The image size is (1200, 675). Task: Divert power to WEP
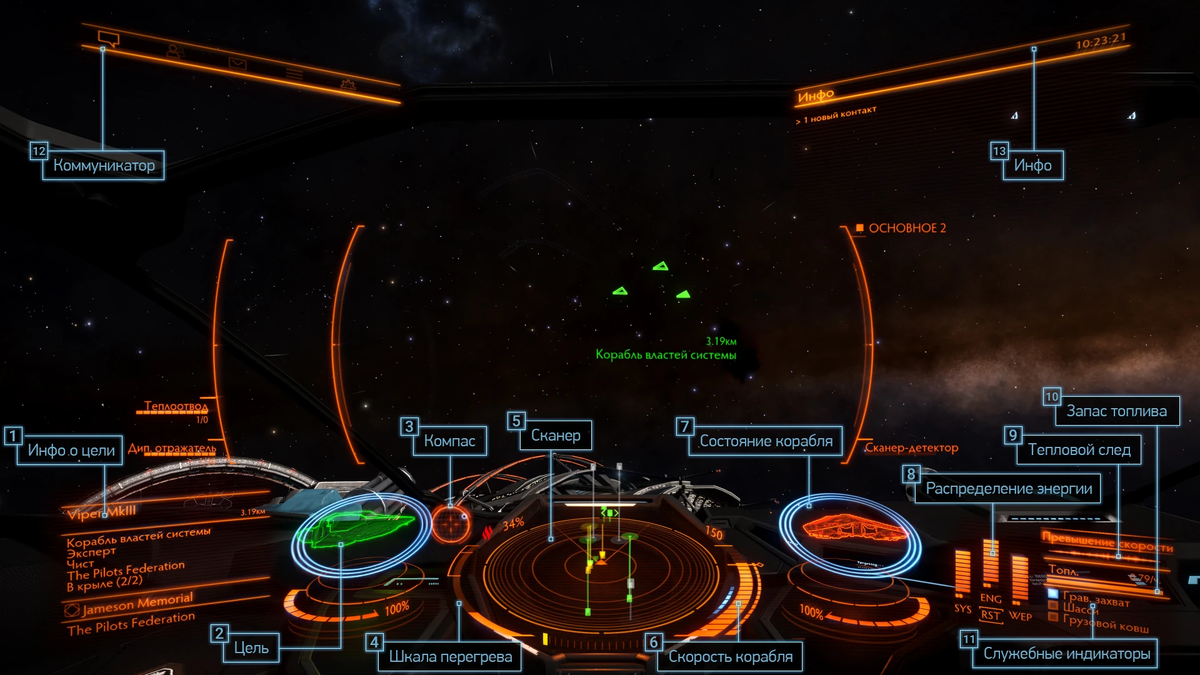click(1020, 614)
